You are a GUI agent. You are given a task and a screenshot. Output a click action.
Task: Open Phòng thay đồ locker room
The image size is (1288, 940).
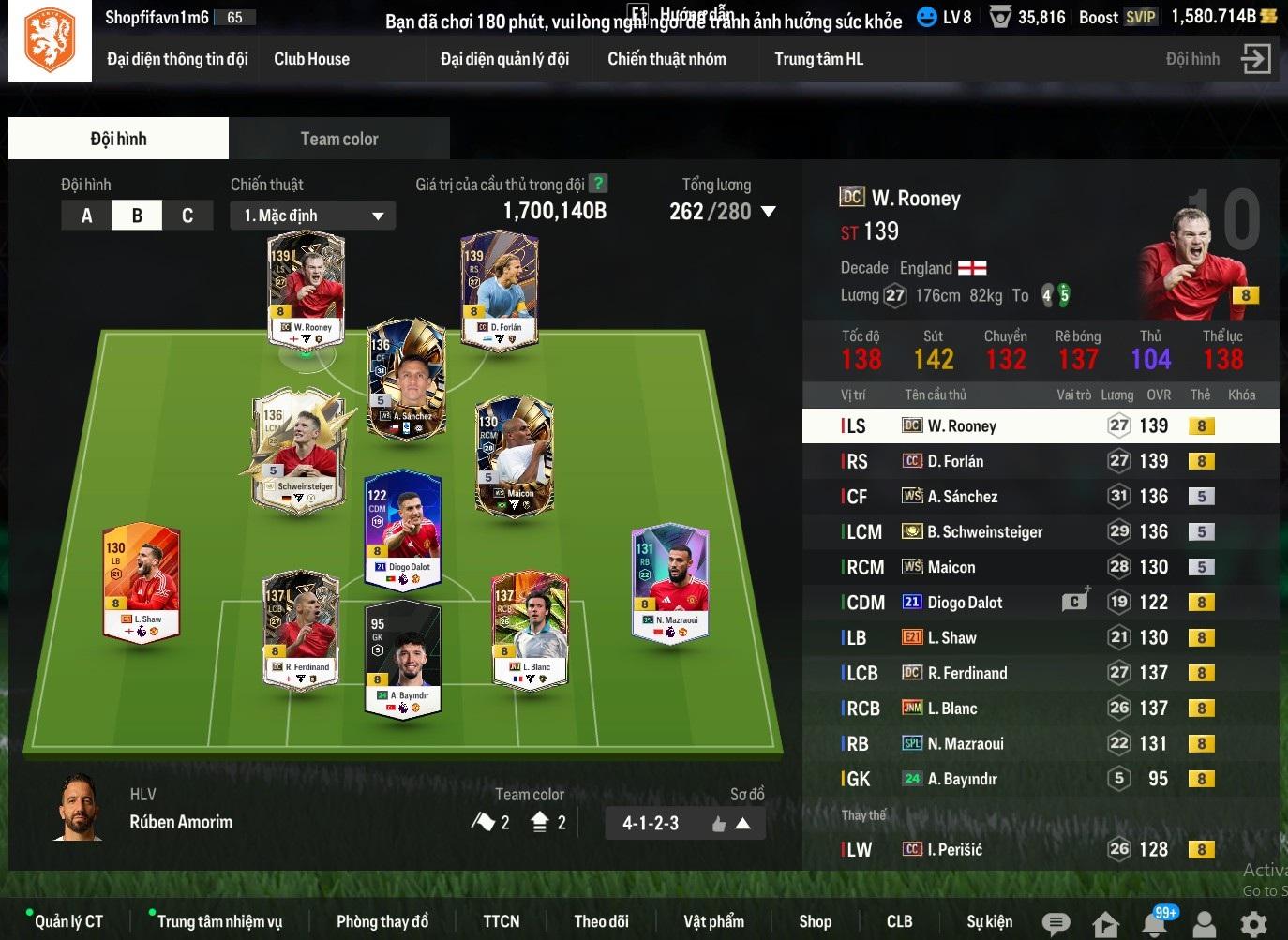pyautogui.click(x=382, y=921)
